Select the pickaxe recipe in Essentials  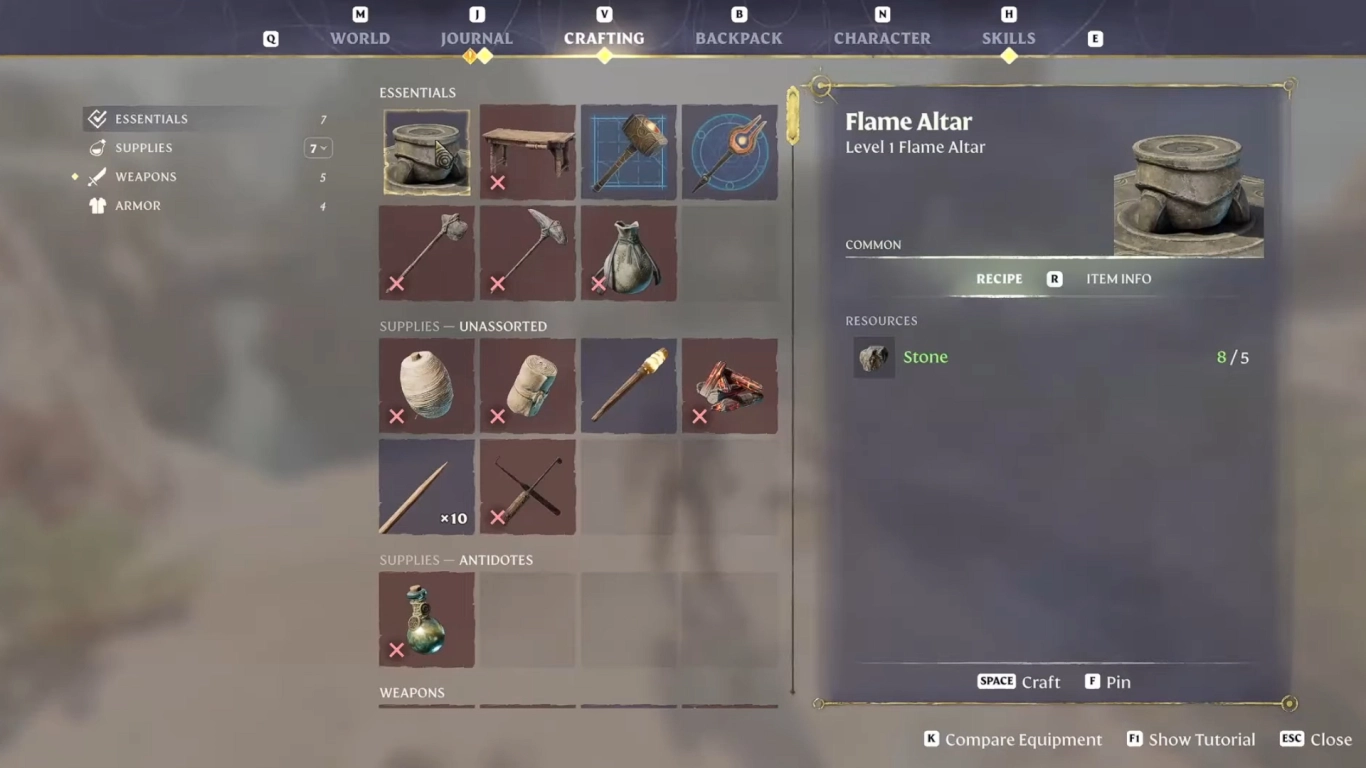pos(527,252)
